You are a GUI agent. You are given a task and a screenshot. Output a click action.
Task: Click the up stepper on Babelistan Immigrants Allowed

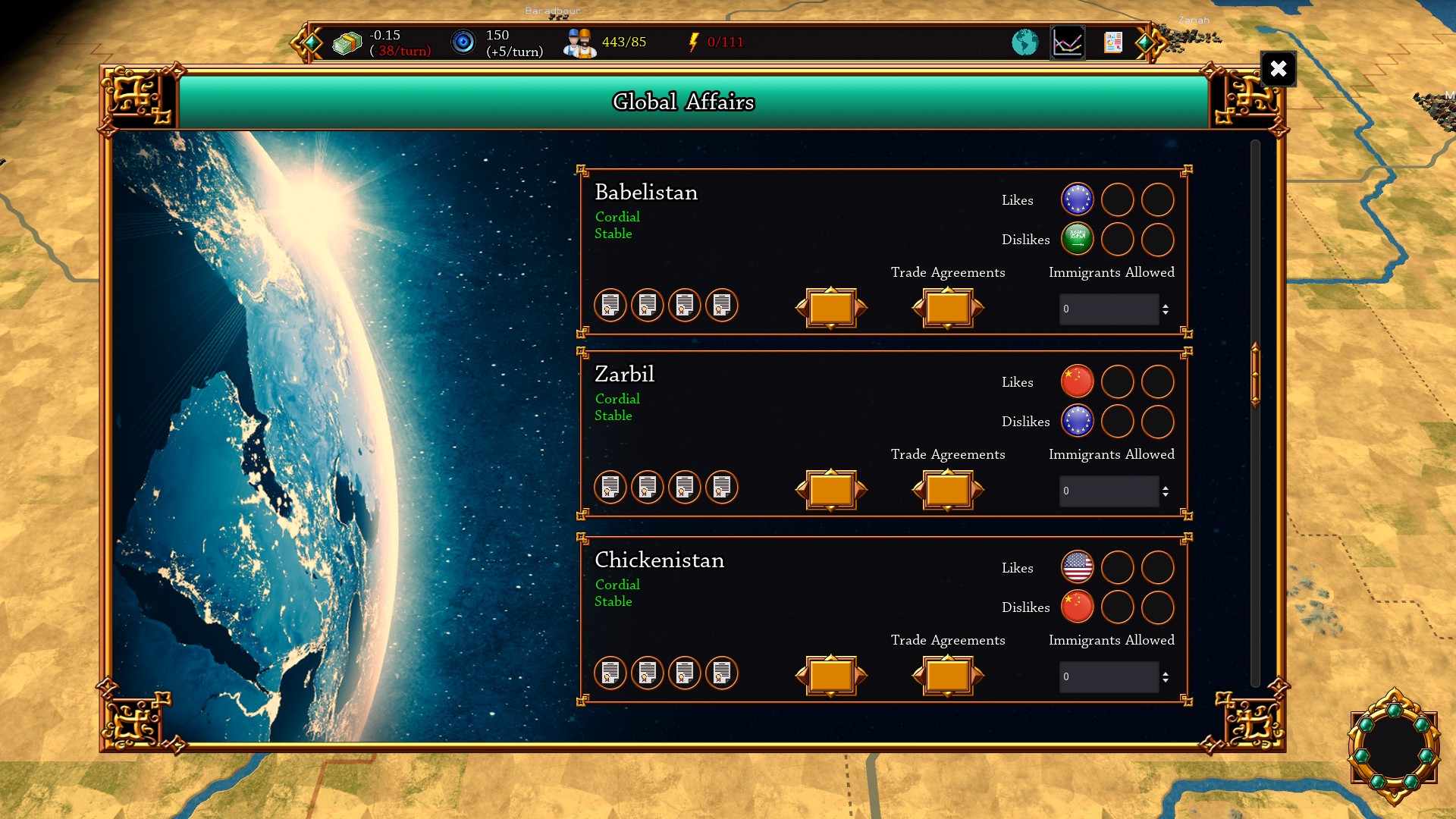tap(1165, 305)
